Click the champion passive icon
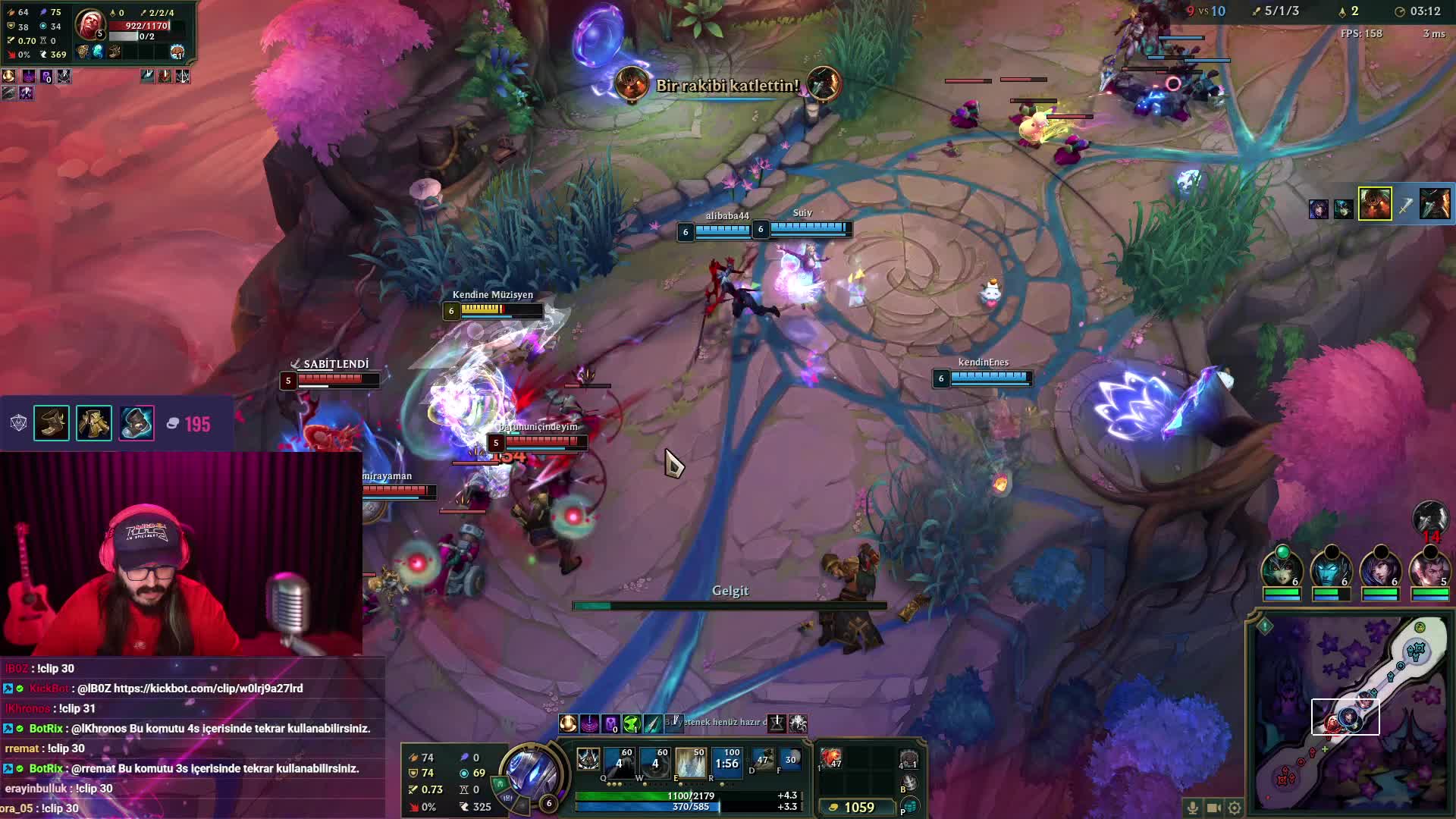1456x819 pixels. [588, 759]
